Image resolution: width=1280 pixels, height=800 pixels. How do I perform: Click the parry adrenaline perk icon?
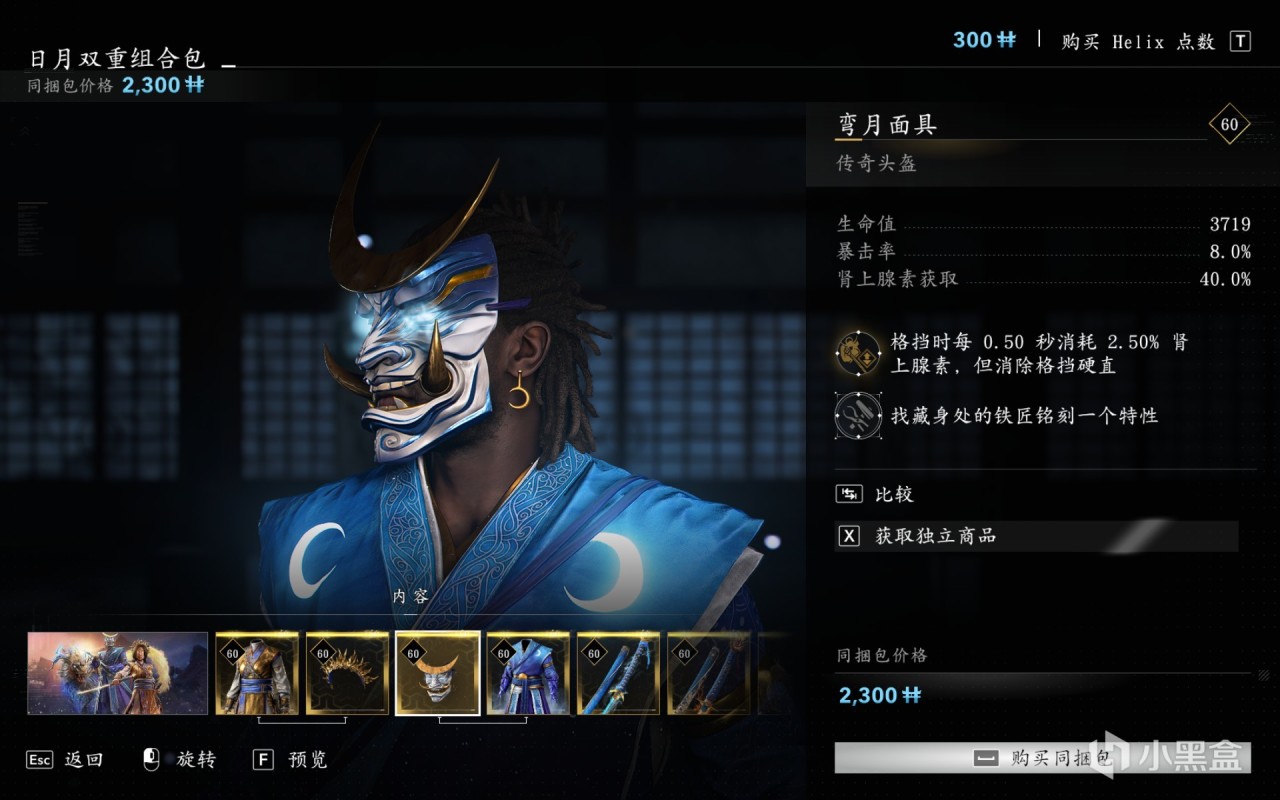858,352
